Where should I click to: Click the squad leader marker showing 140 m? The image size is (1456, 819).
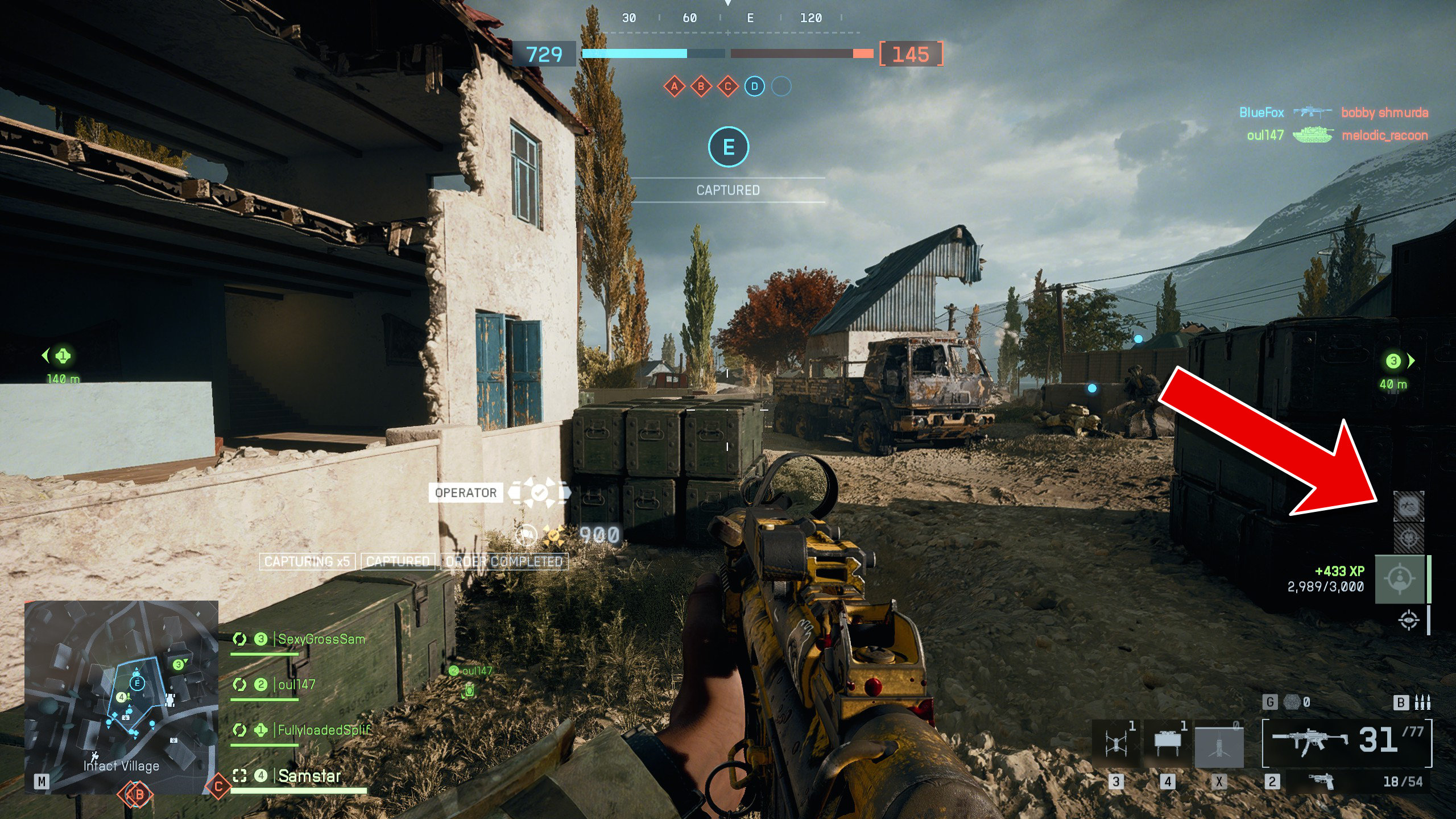(63, 356)
